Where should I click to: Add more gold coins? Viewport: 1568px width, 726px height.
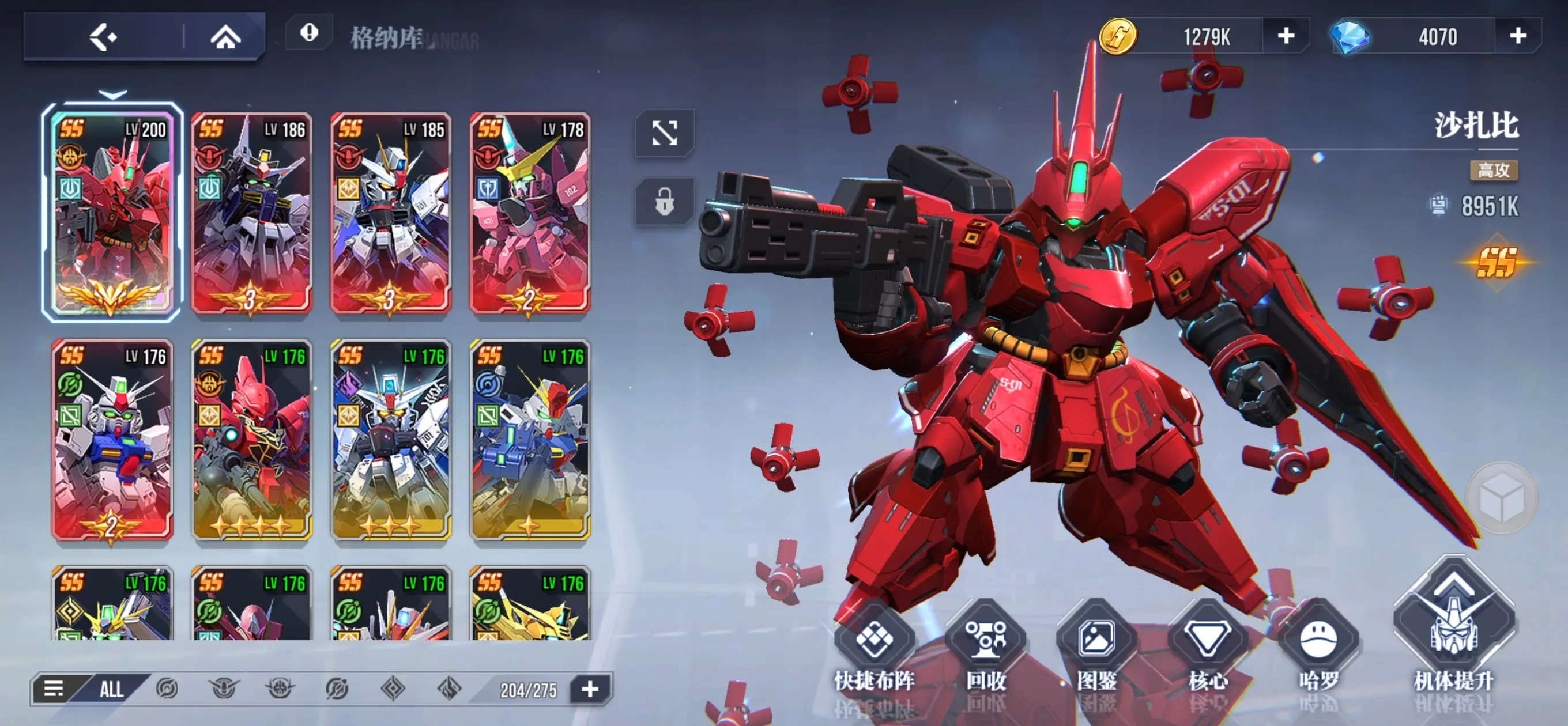point(1286,36)
